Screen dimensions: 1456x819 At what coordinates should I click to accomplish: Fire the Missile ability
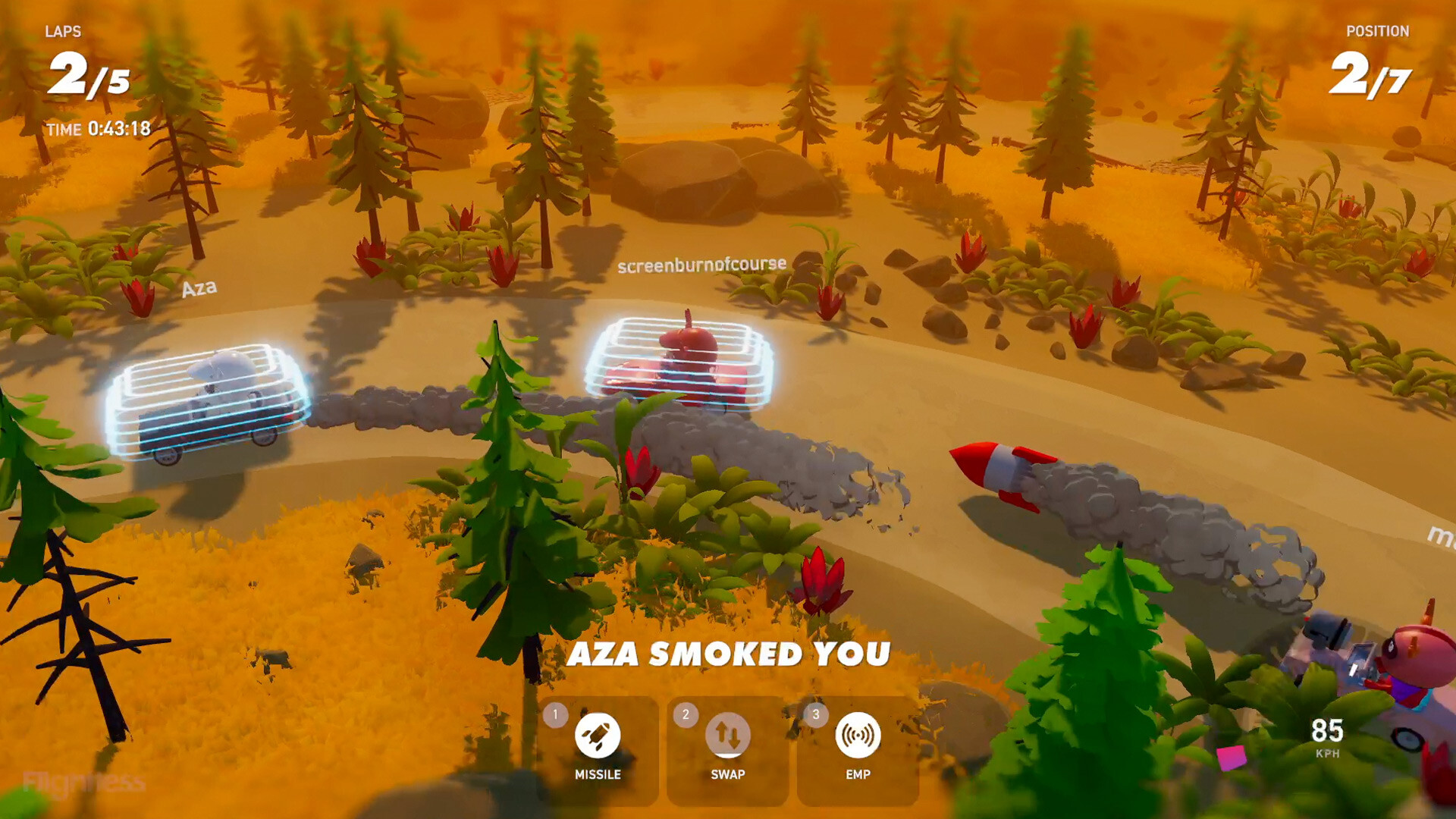click(x=598, y=736)
